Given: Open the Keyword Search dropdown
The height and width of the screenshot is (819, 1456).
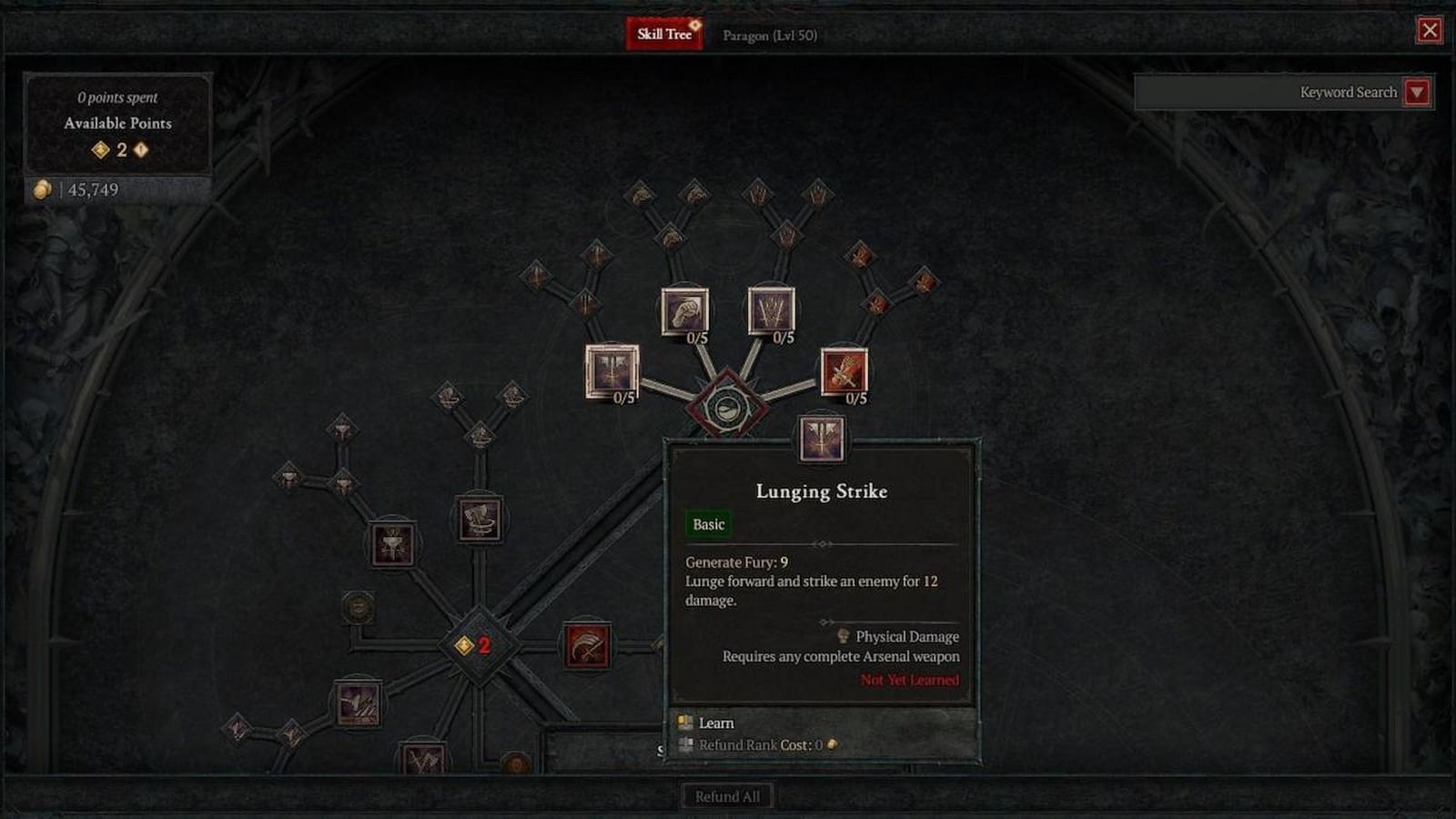Looking at the screenshot, I should [1417, 93].
